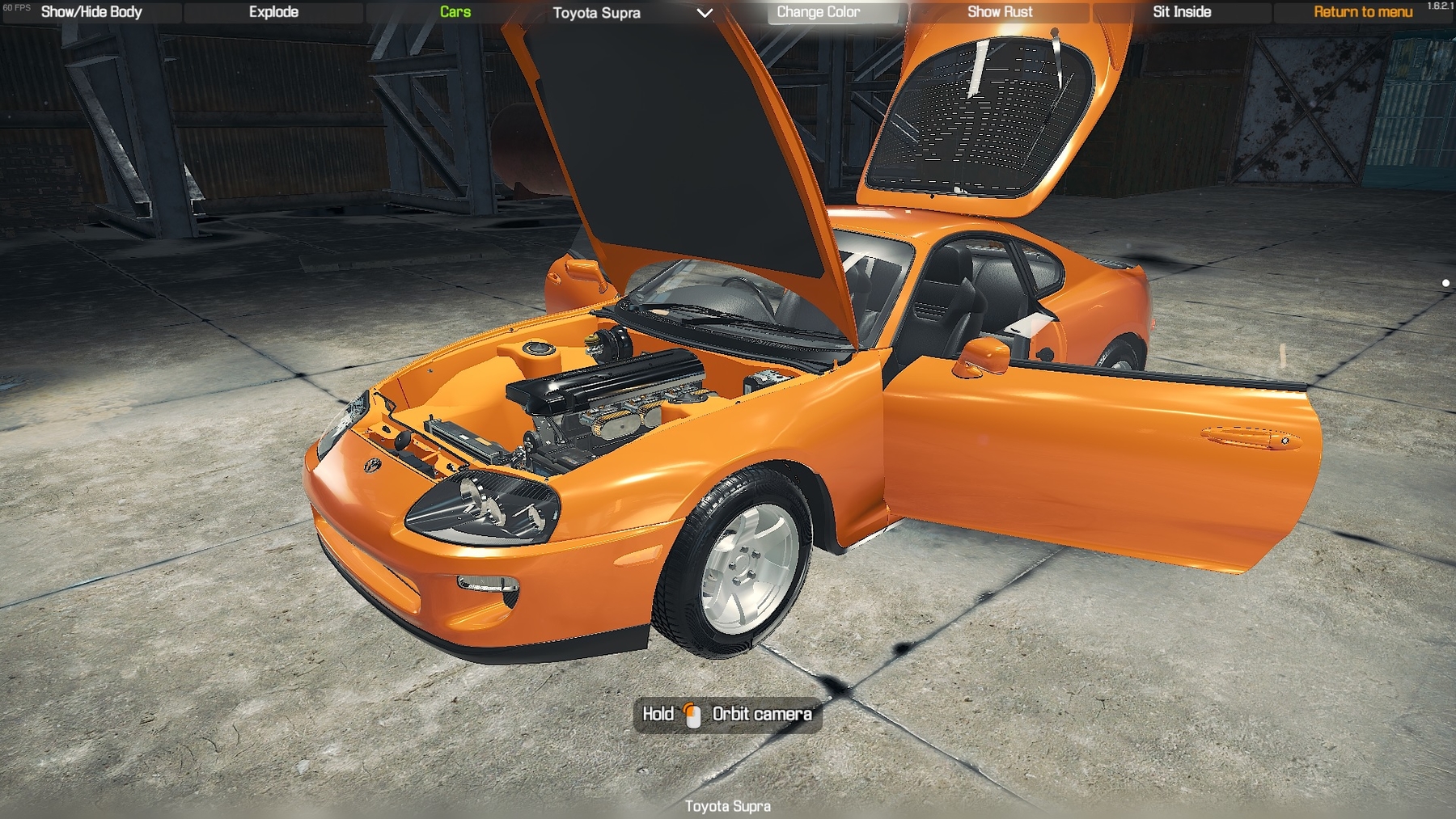
Task: Select the Cars label in the top bar
Action: [455, 12]
